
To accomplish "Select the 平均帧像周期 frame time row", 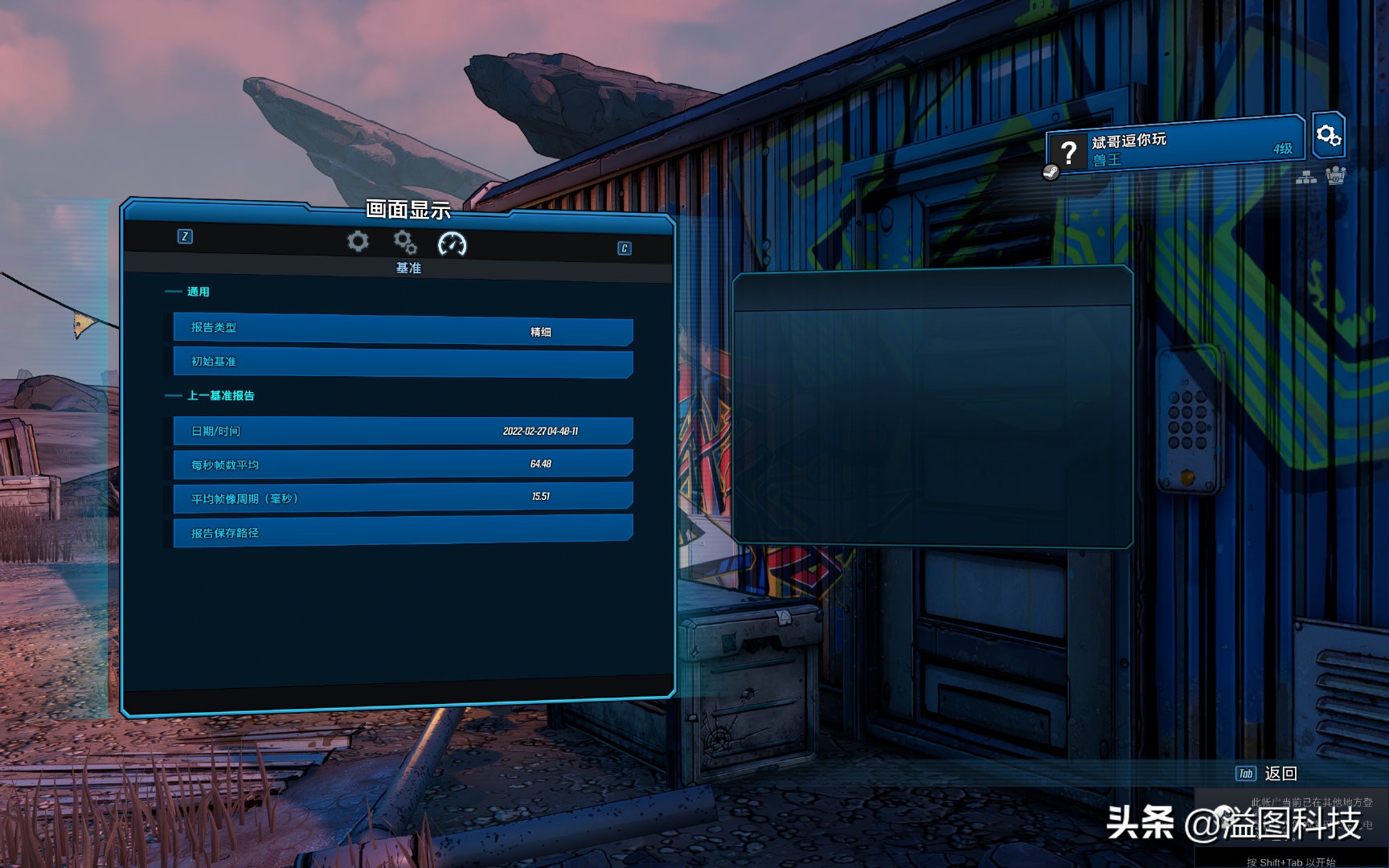I will point(403,498).
